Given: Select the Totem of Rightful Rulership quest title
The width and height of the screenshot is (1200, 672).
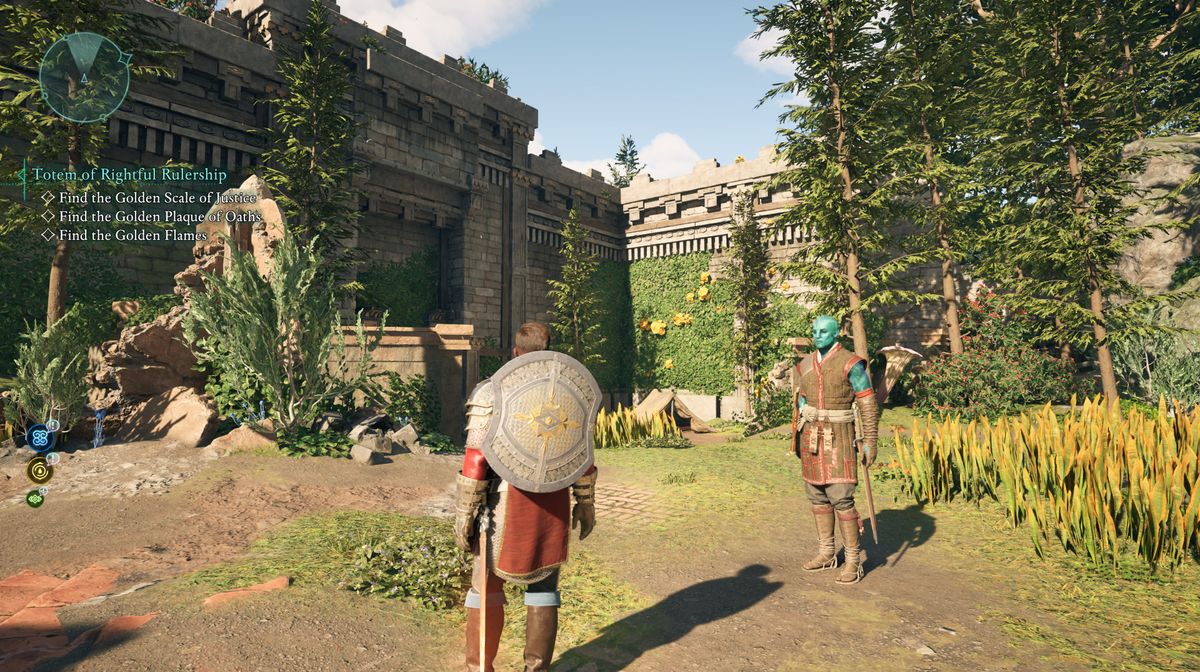Looking at the screenshot, I should tap(129, 174).
